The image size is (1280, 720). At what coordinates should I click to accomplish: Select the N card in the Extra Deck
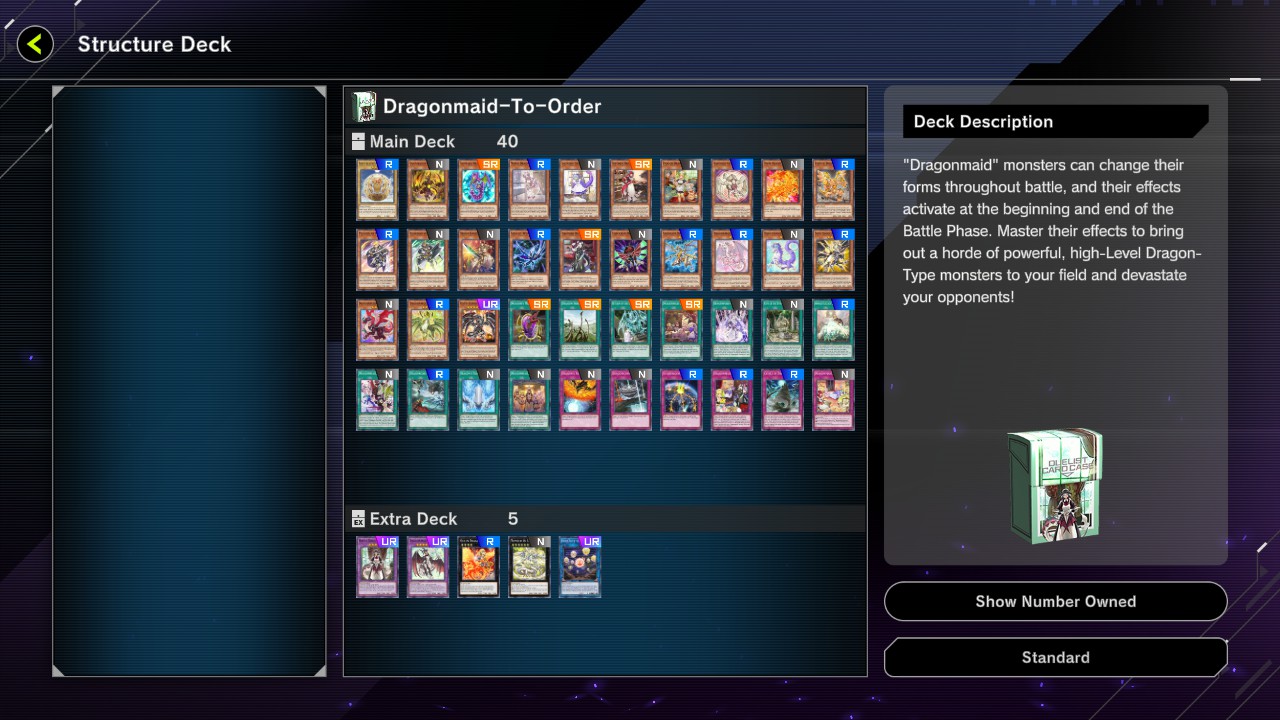[x=529, y=567]
